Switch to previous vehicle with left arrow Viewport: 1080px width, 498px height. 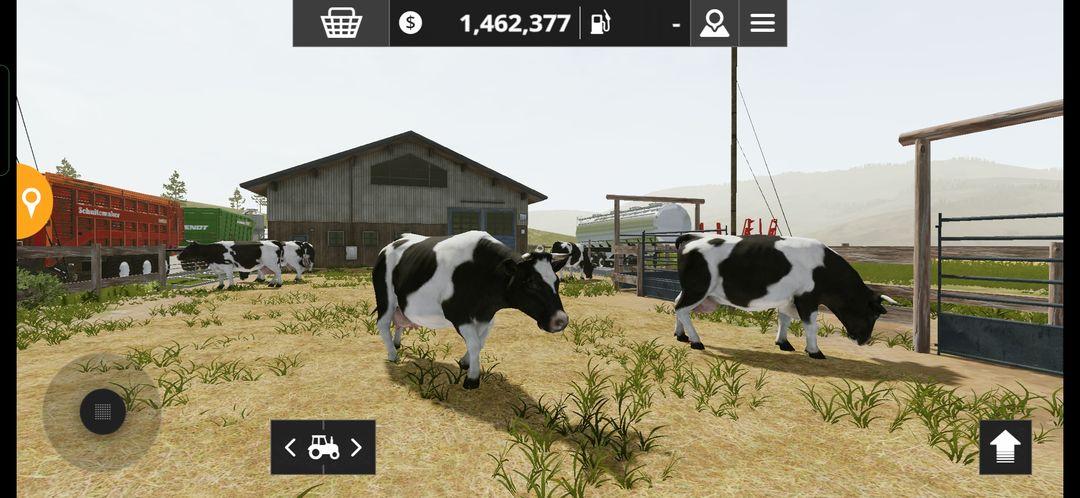point(290,448)
